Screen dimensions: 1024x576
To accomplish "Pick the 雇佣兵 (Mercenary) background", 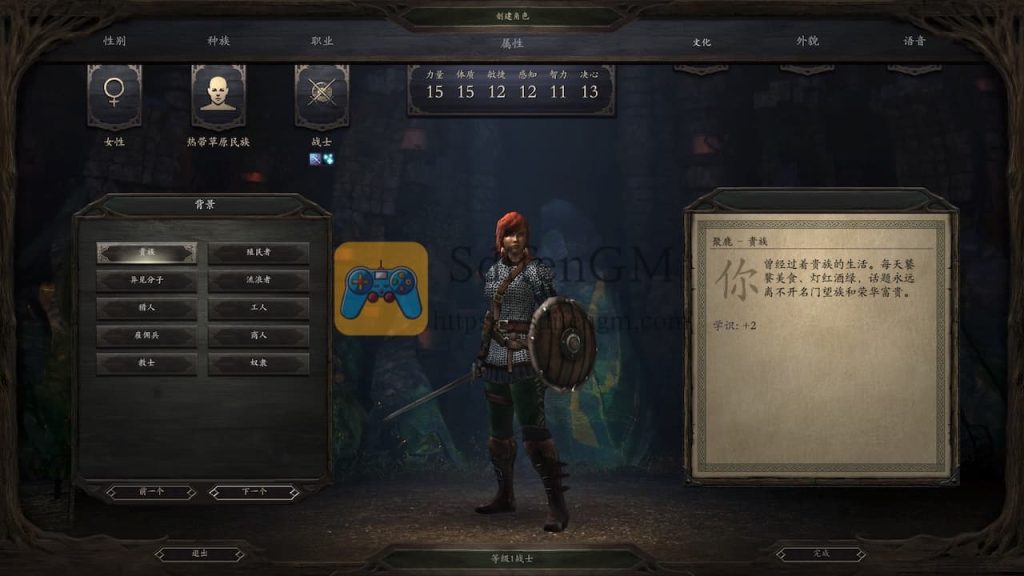I will coord(147,336).
